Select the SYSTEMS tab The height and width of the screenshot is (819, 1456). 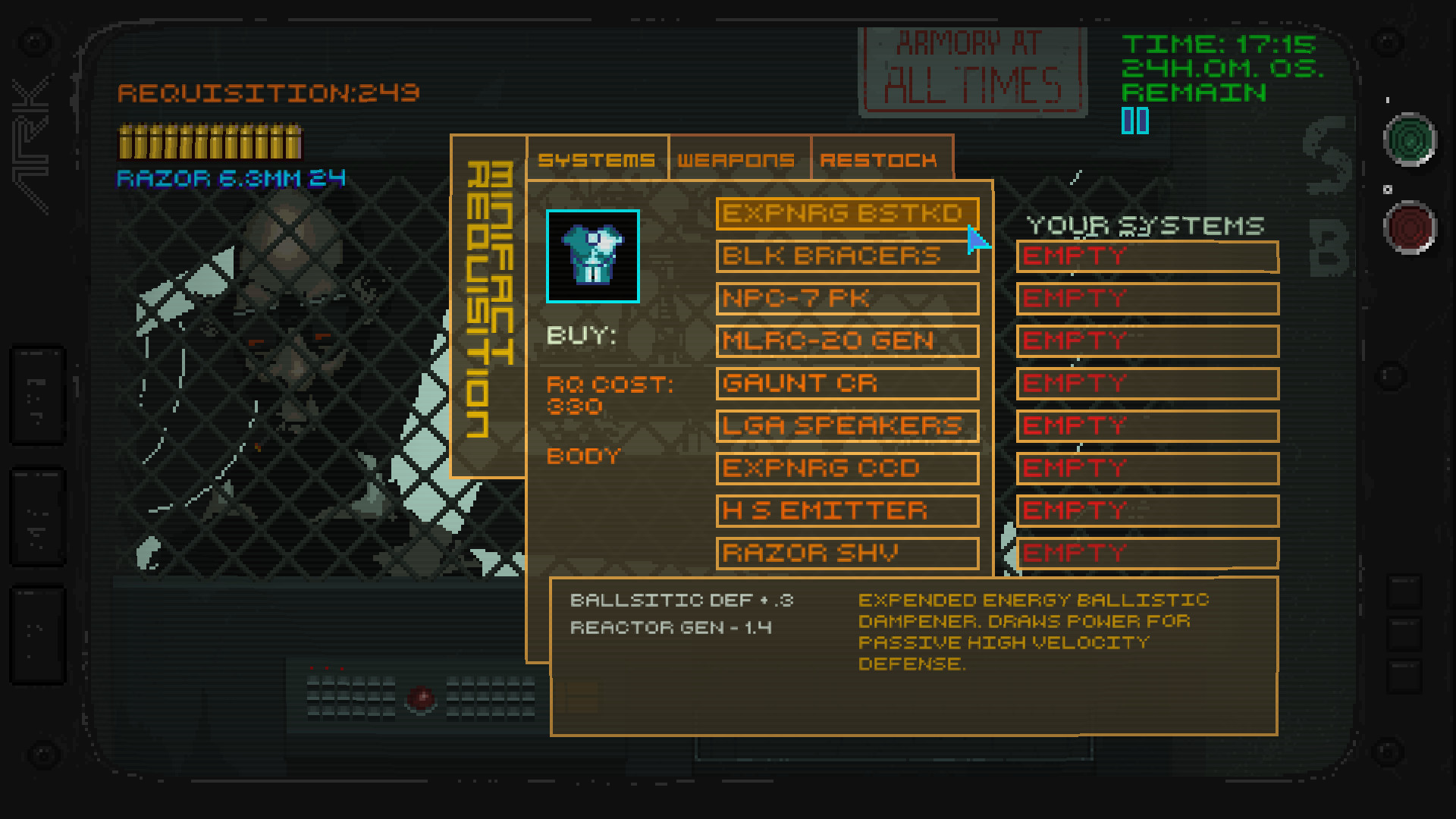(596, 159)
